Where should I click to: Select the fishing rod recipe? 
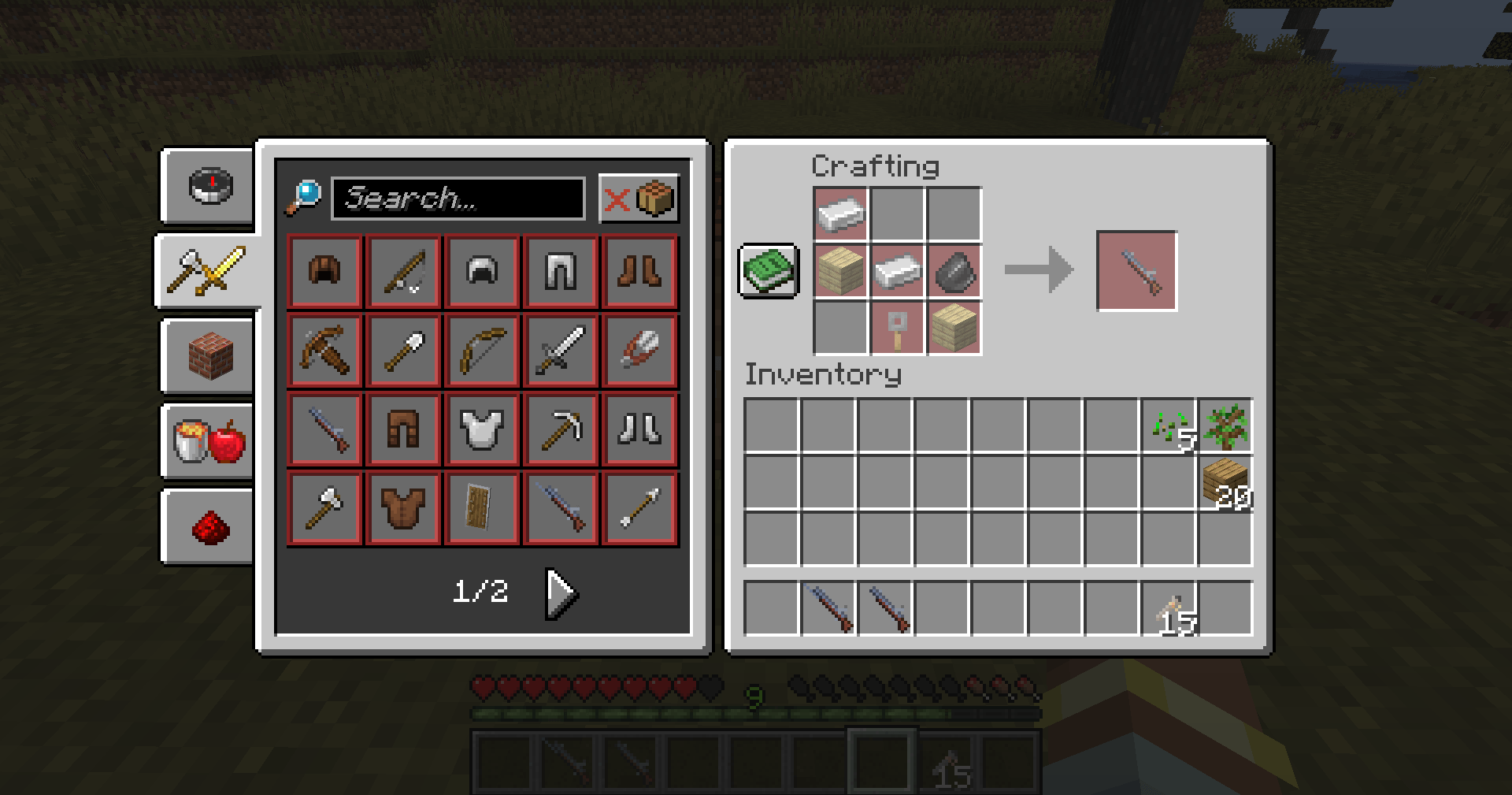pos(403,271)
